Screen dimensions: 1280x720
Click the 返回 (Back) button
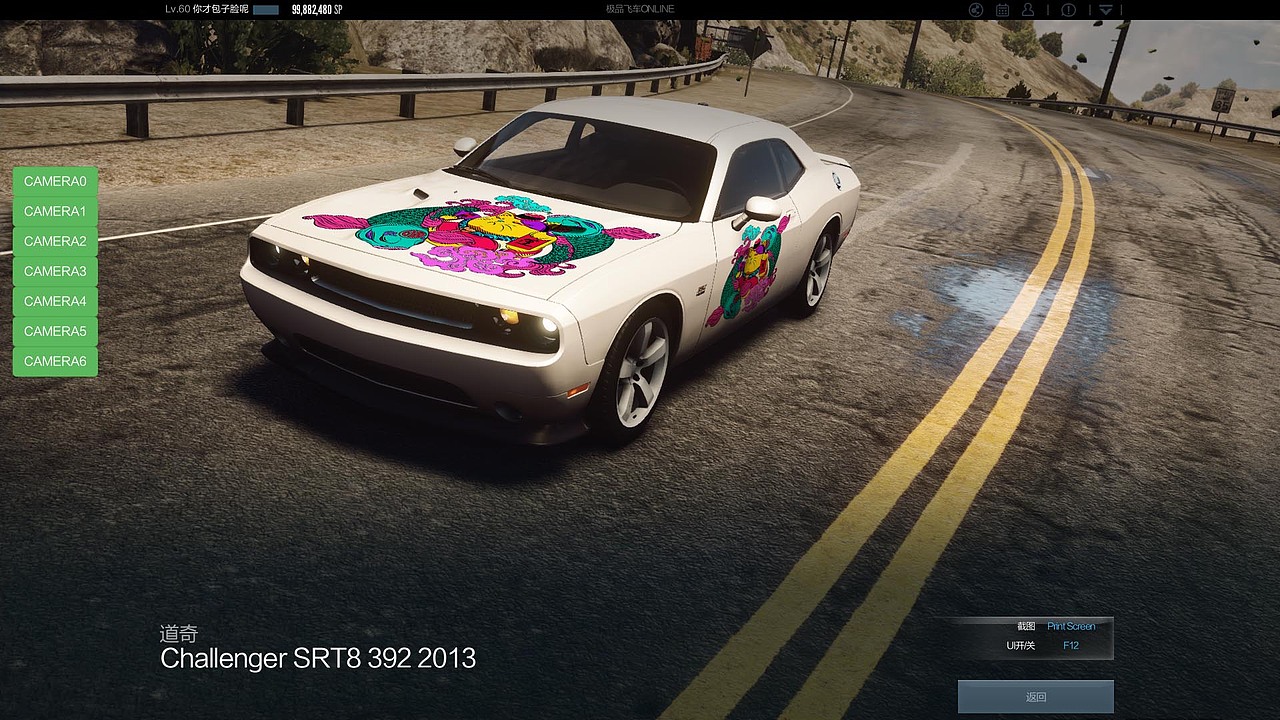click(1035, 697)
